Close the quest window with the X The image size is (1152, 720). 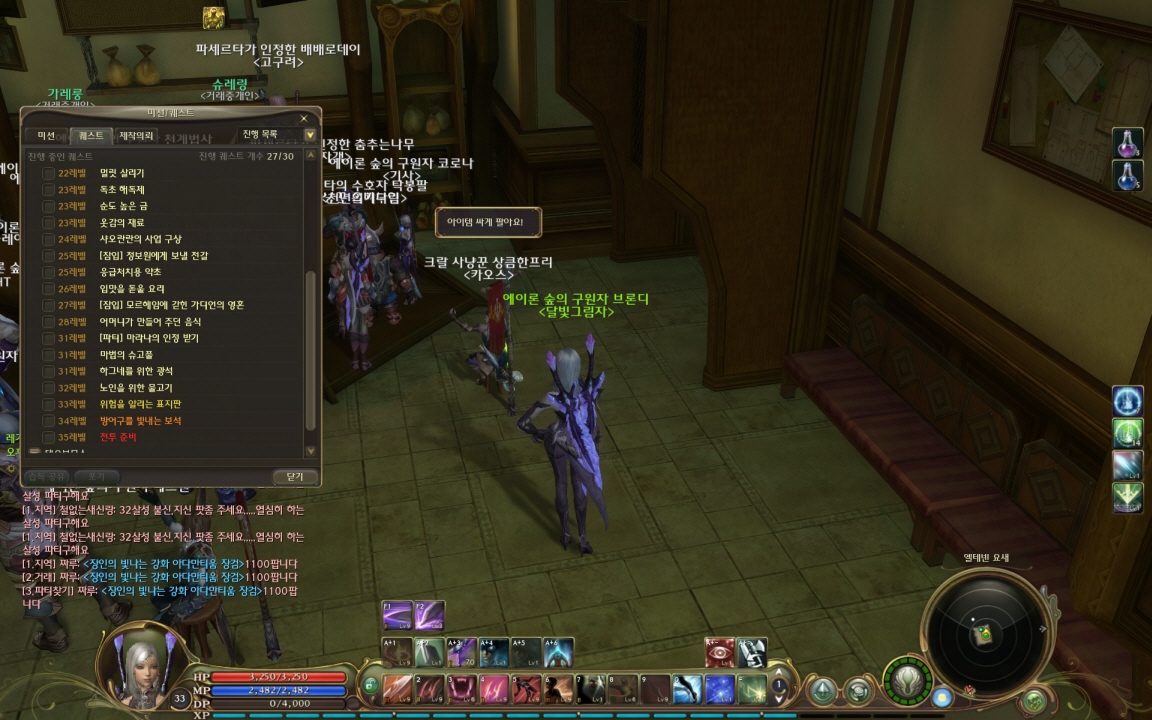(x=304, y=118)
